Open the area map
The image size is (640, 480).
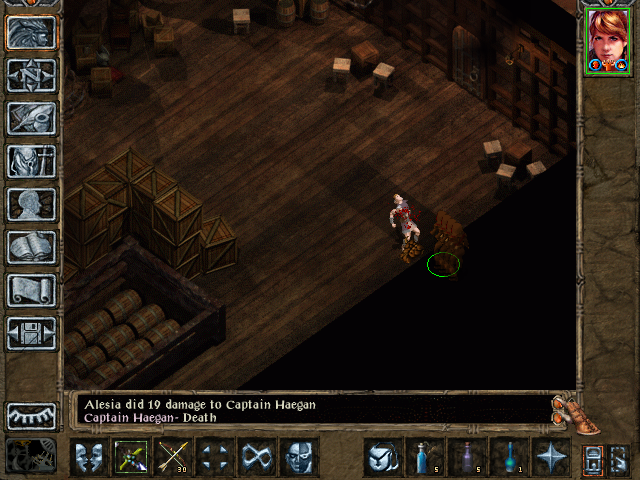[32, 75]
